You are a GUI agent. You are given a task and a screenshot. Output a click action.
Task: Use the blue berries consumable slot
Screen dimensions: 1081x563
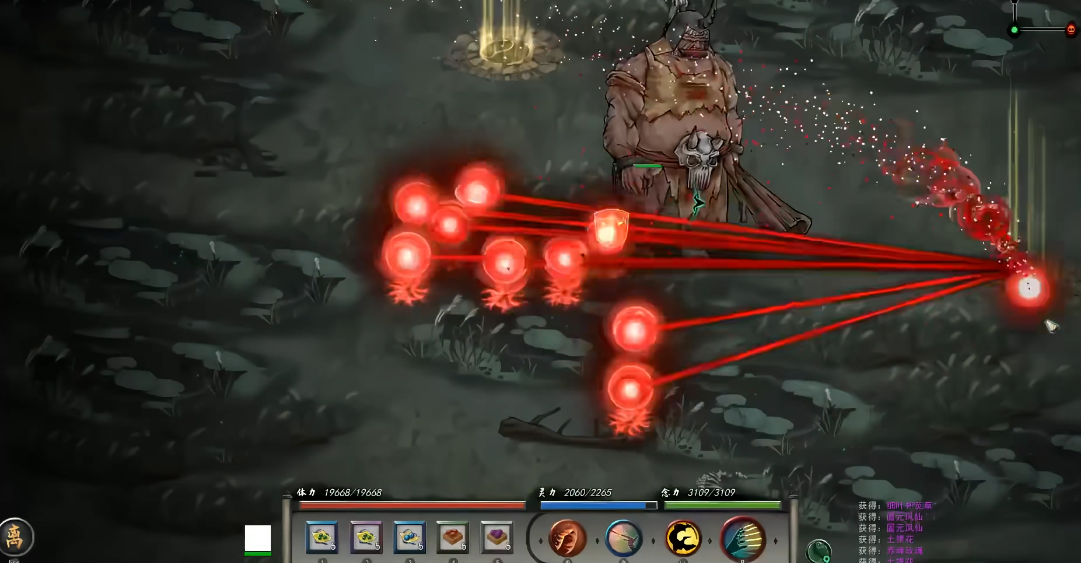(x=410, y=538)
